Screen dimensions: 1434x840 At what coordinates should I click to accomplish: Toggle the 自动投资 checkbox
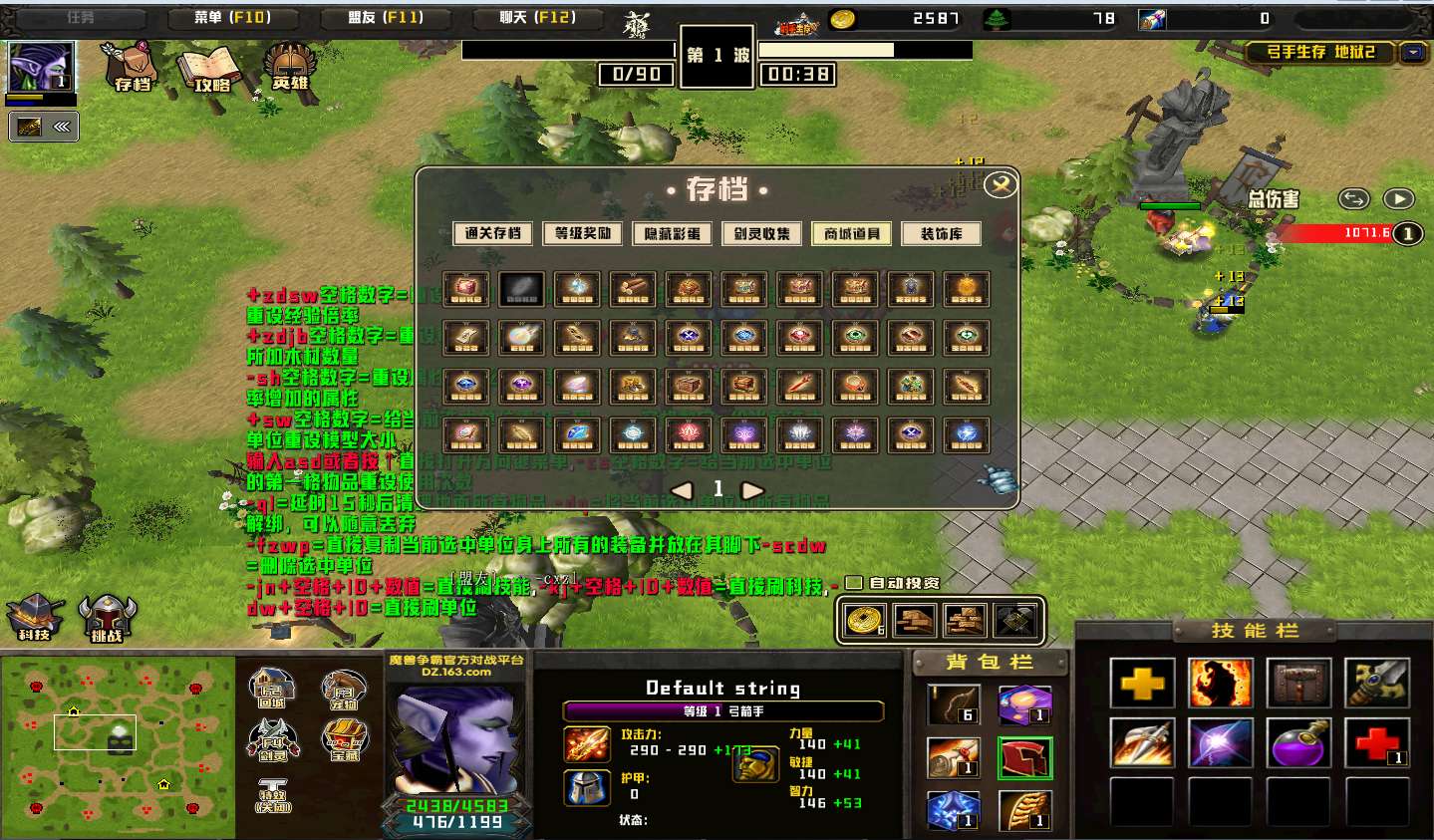click(854, 583)
